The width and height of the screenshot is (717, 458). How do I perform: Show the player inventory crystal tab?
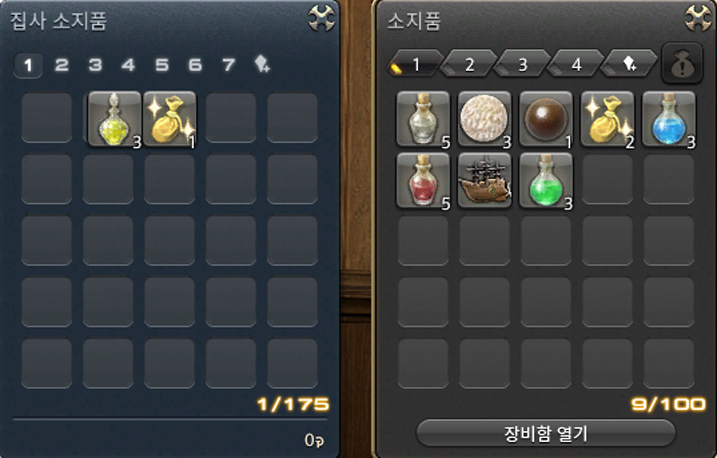click(629, 66)
